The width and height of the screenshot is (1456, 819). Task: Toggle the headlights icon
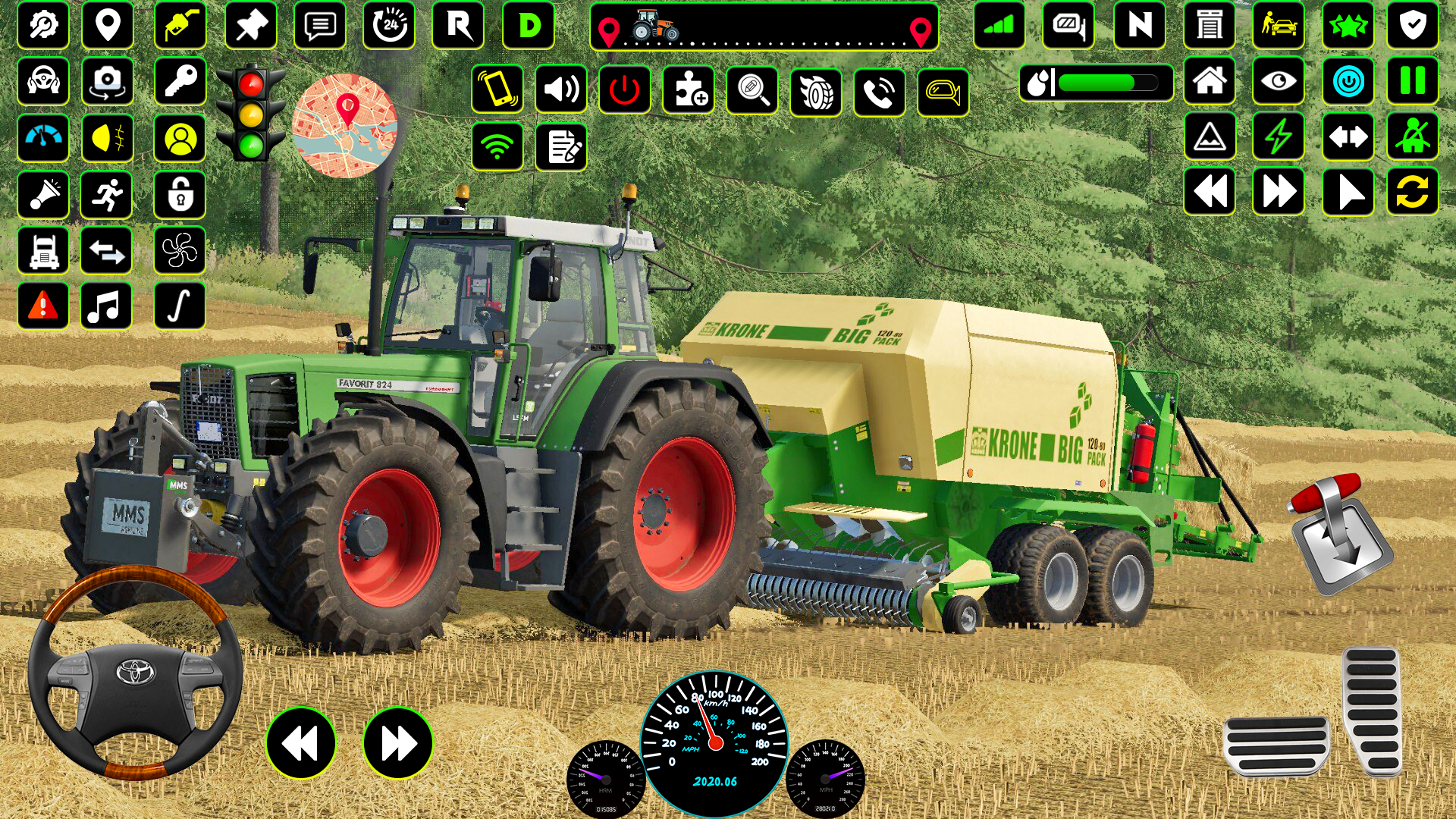(x=106, y=139)
